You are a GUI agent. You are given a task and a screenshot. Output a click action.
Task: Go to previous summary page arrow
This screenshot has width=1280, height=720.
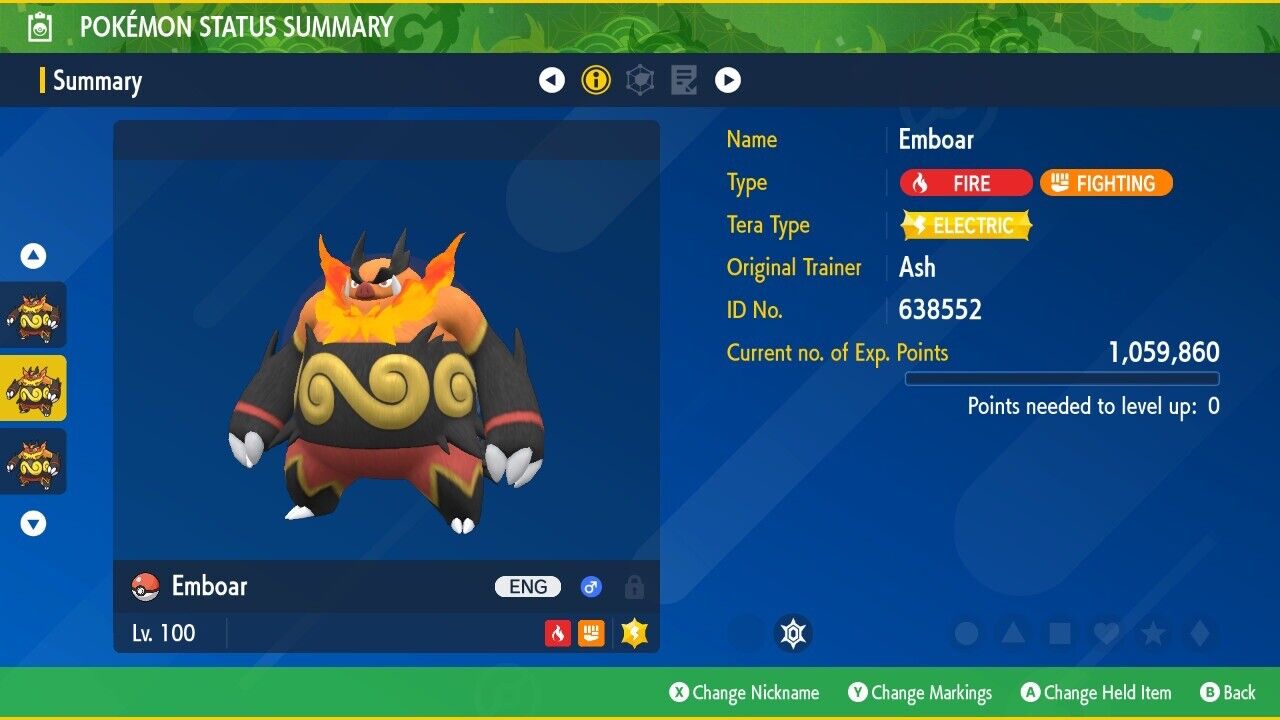tap(552, 80)
